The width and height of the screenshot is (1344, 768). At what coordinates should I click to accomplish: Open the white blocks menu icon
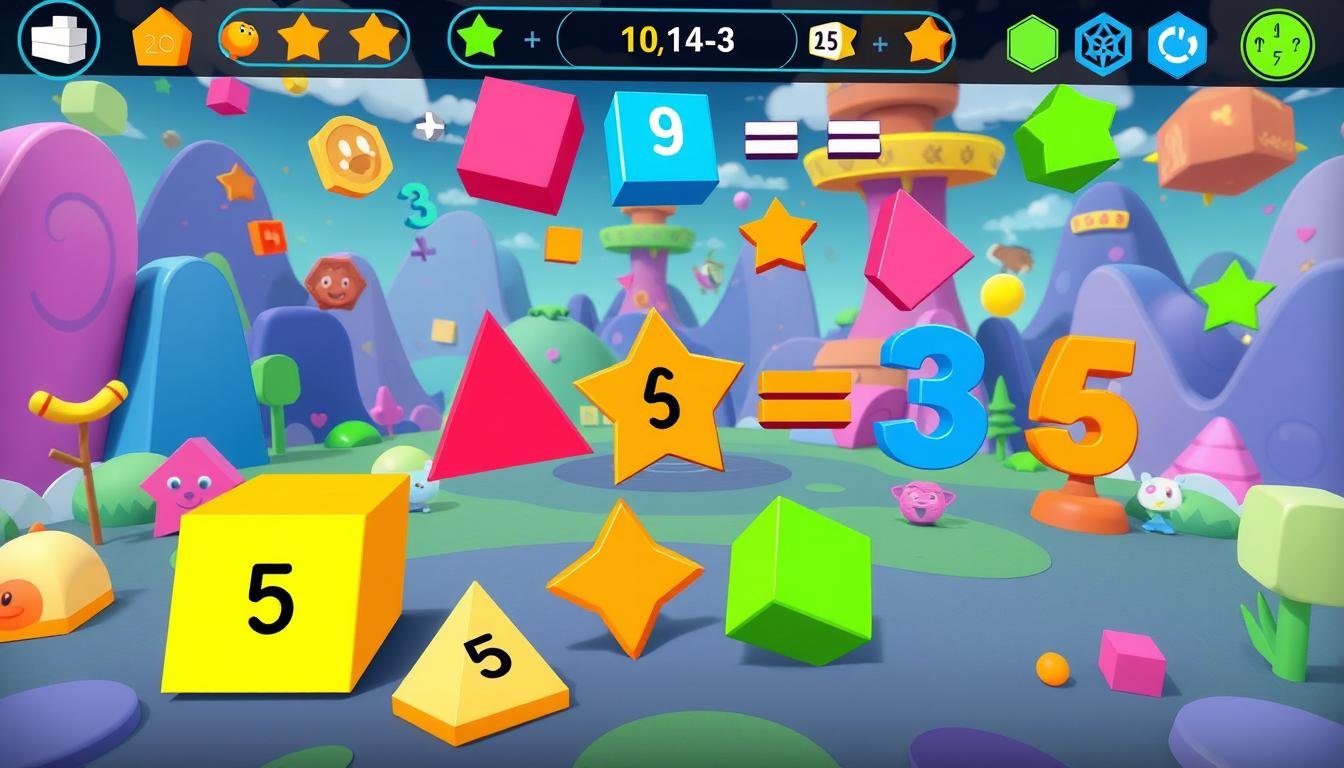58,41
